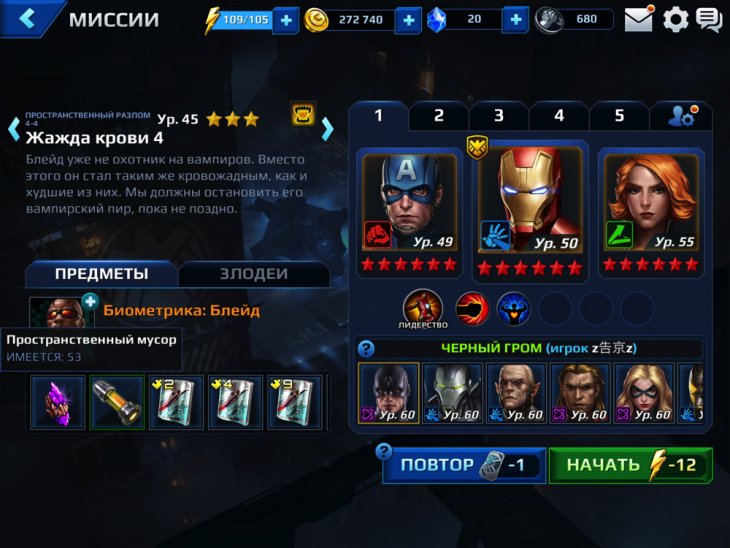Open the team management tab icon

(682, 116)
